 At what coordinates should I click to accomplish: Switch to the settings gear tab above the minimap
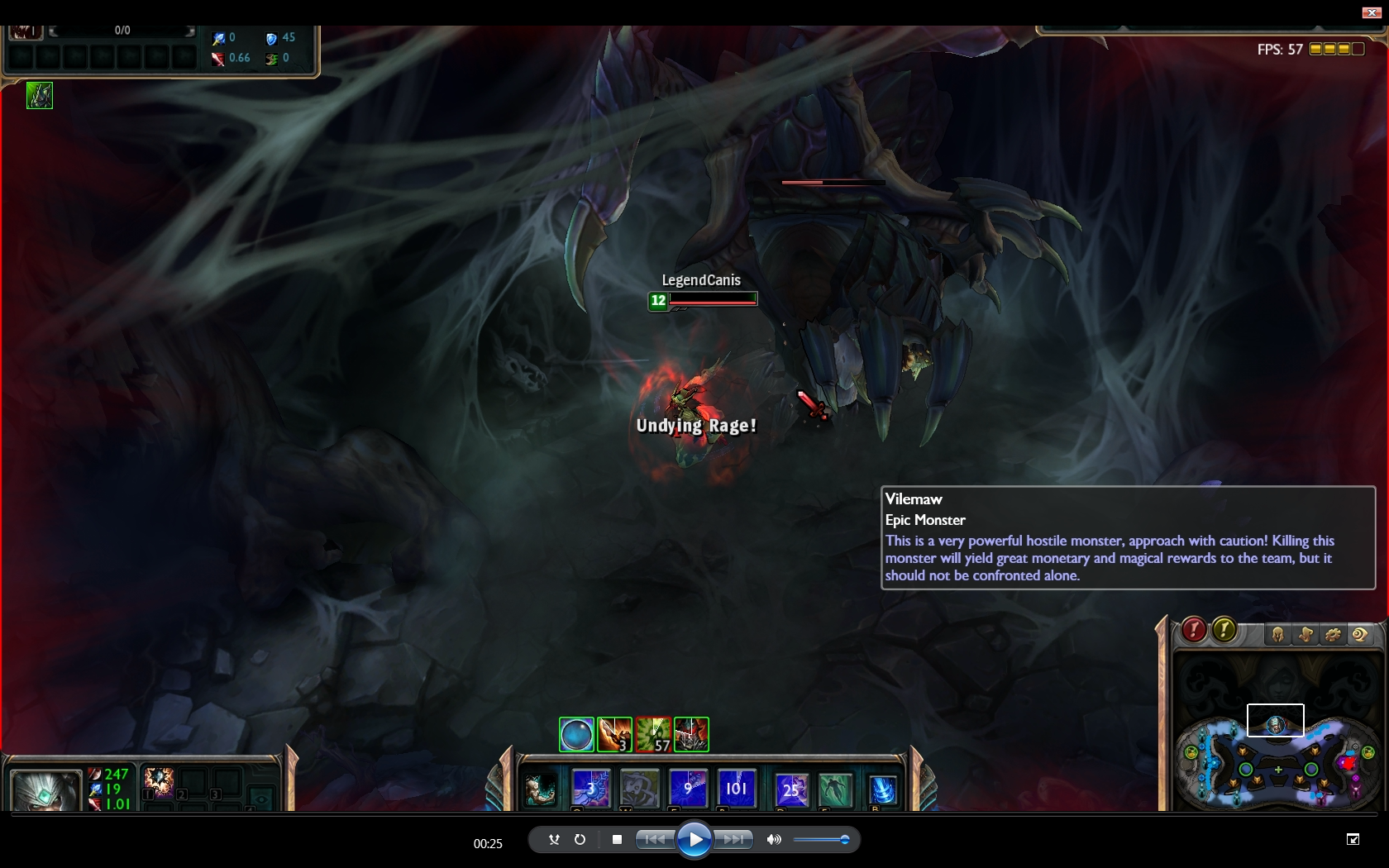1334,633
